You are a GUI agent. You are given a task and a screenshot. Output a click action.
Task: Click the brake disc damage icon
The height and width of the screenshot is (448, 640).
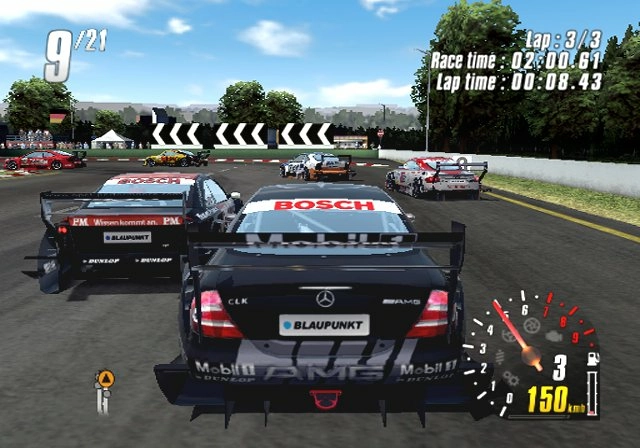pos(530,324)
